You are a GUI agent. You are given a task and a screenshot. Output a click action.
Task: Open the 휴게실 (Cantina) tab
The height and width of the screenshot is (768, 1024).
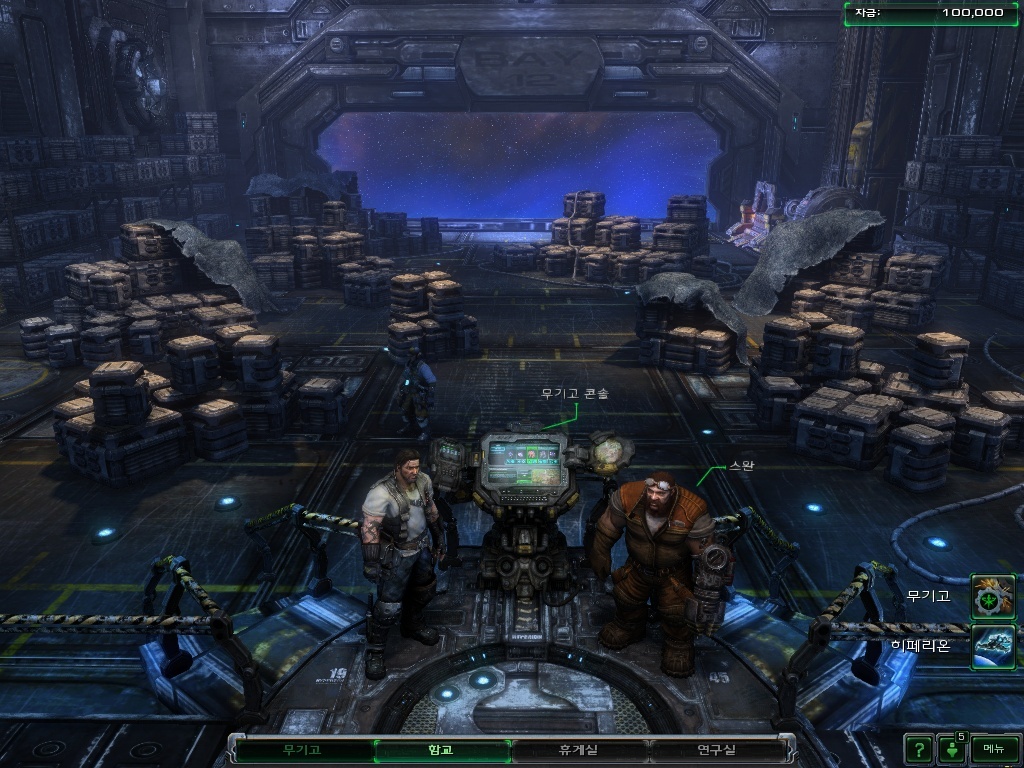click(578, 749)
